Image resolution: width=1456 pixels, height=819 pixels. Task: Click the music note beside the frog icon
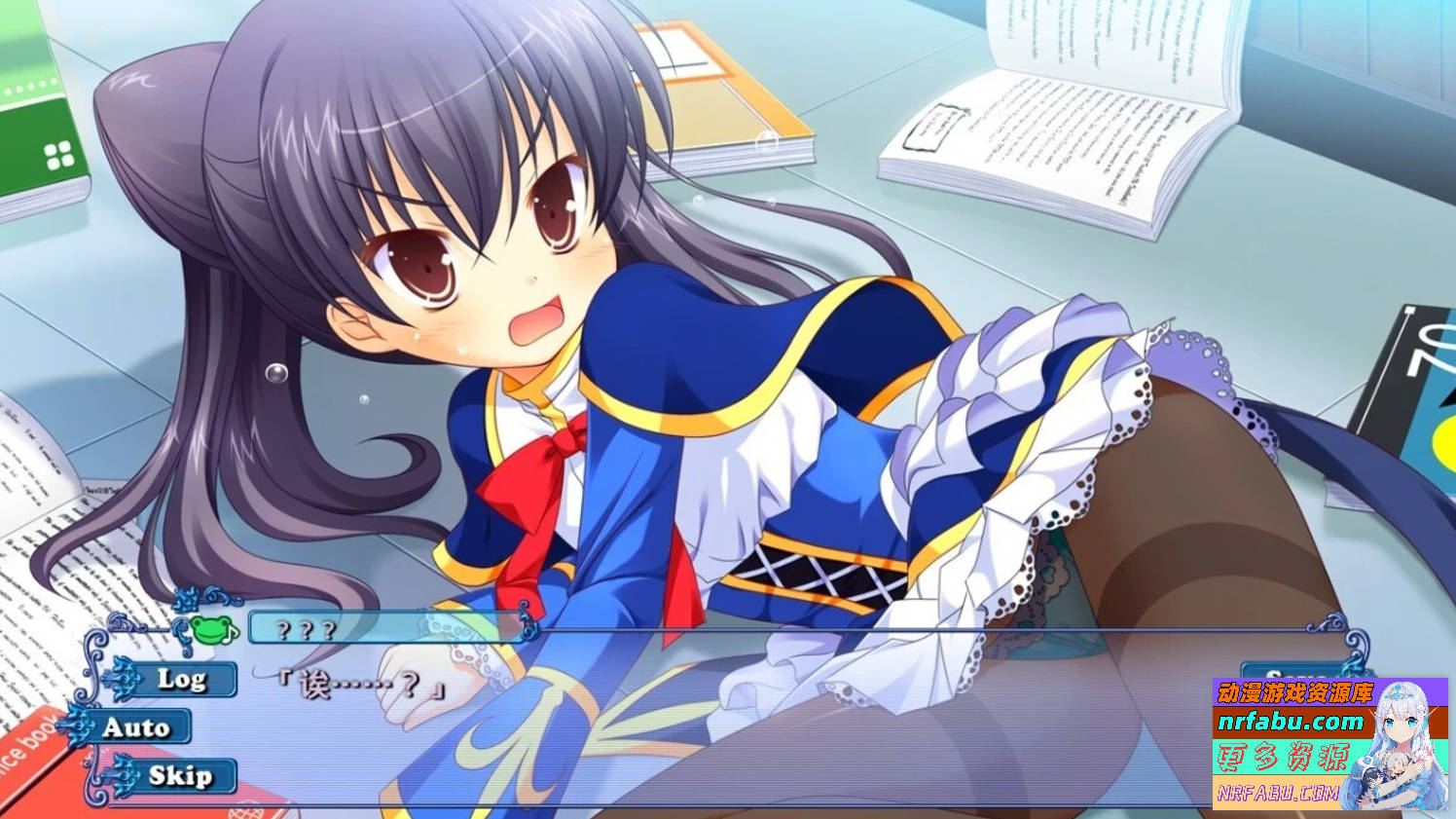(230, 634)
